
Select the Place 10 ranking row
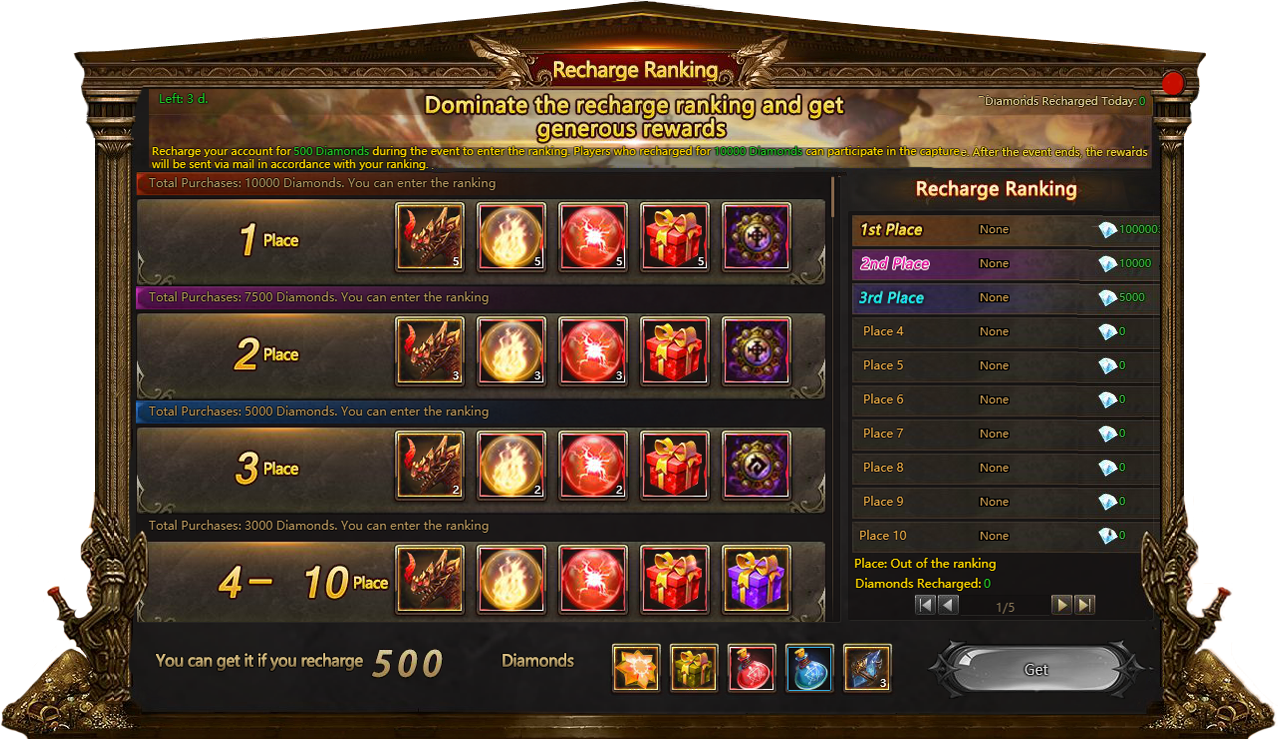(x=1005, y=536)
